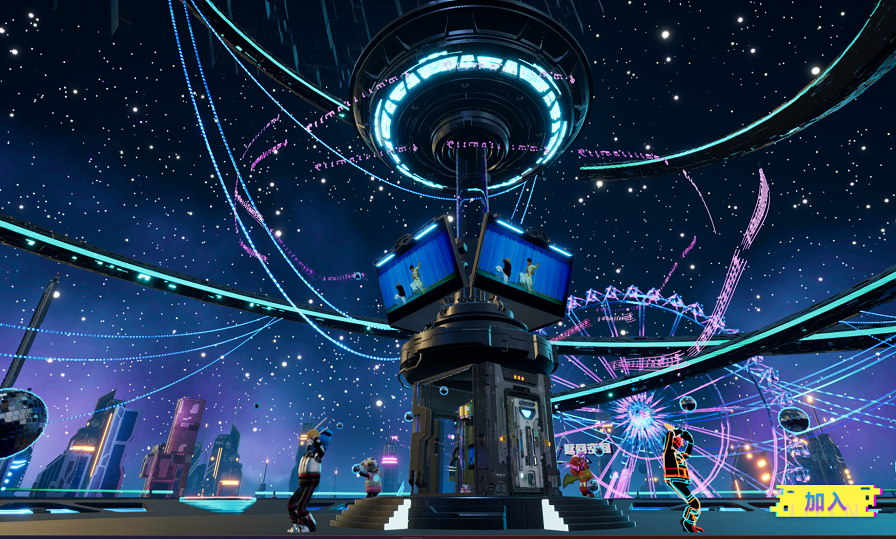Screen dimensions: 896x539
Task: Click the yellow 加入 join button
Action: [825, 501]
